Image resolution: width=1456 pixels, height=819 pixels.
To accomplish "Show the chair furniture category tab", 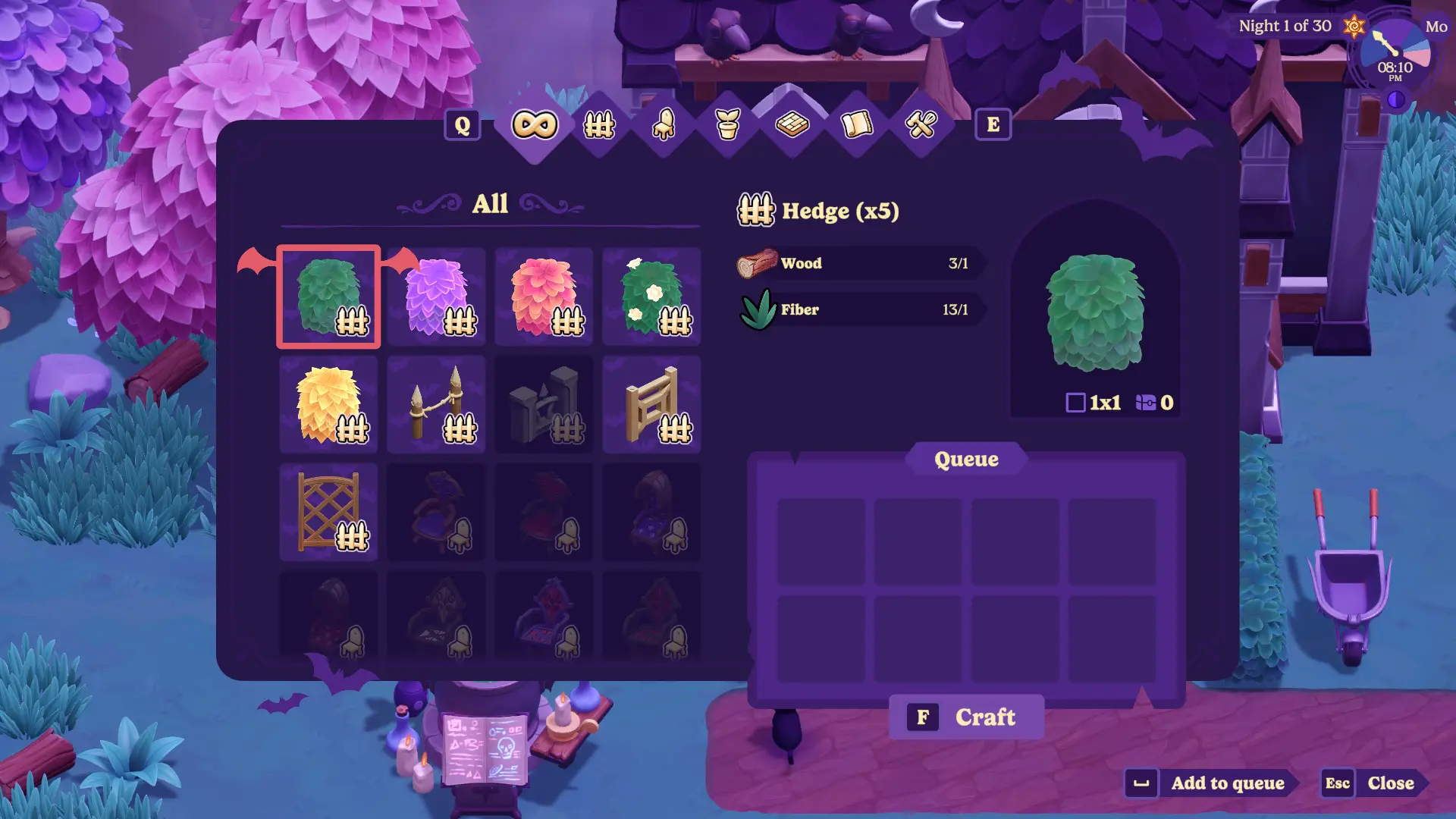I will pos(664,124).
